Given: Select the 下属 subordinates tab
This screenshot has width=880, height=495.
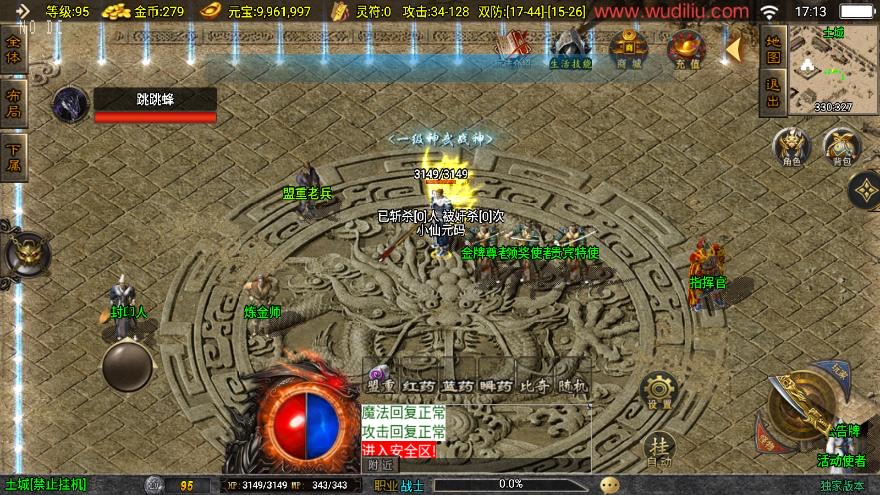Looking at the screenshot, I should coord(13,158).
